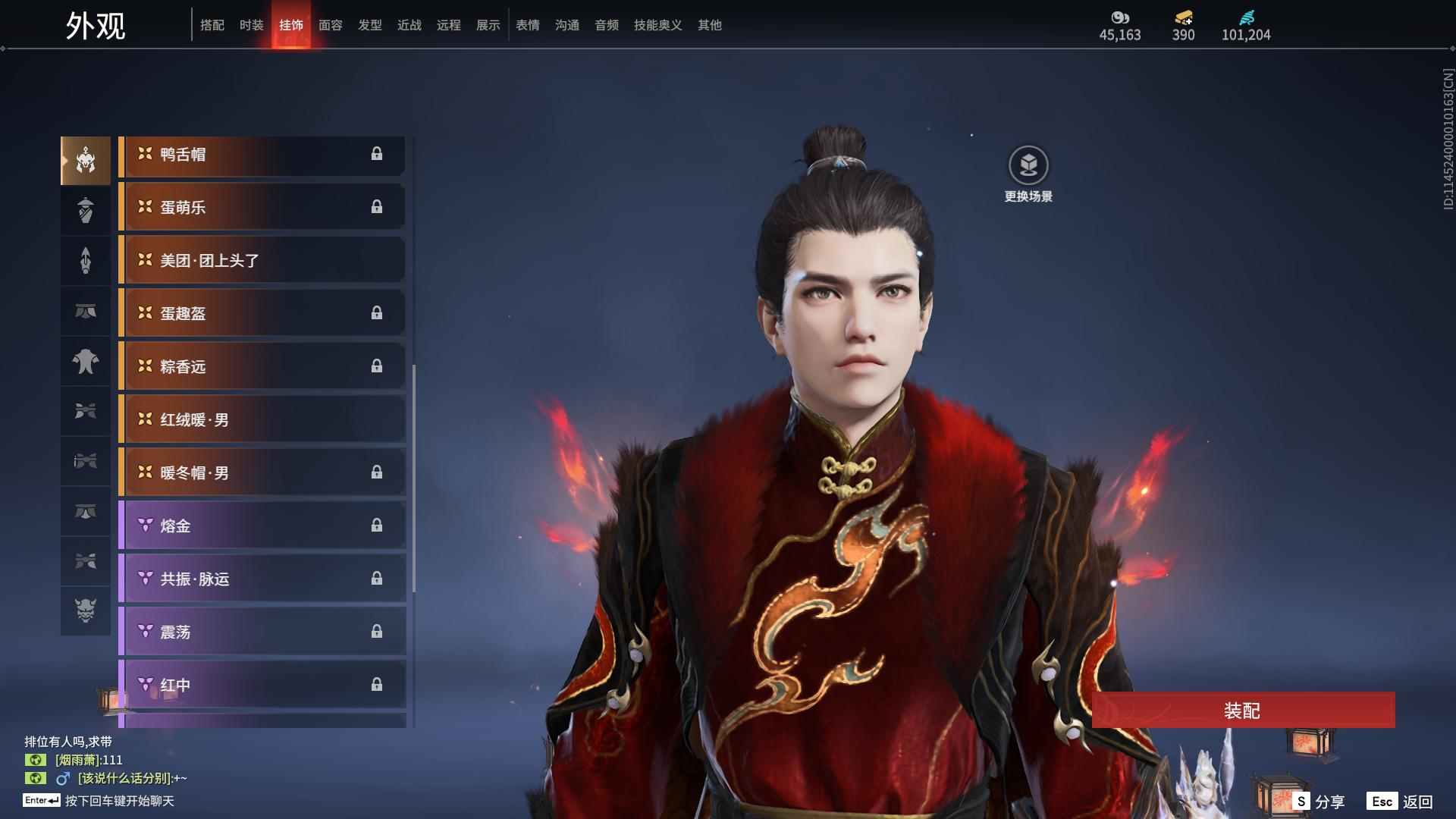This screenshot has width=1456, height=819.
Task: Select the demon mask category icon
Action: (x=86, y=610)
